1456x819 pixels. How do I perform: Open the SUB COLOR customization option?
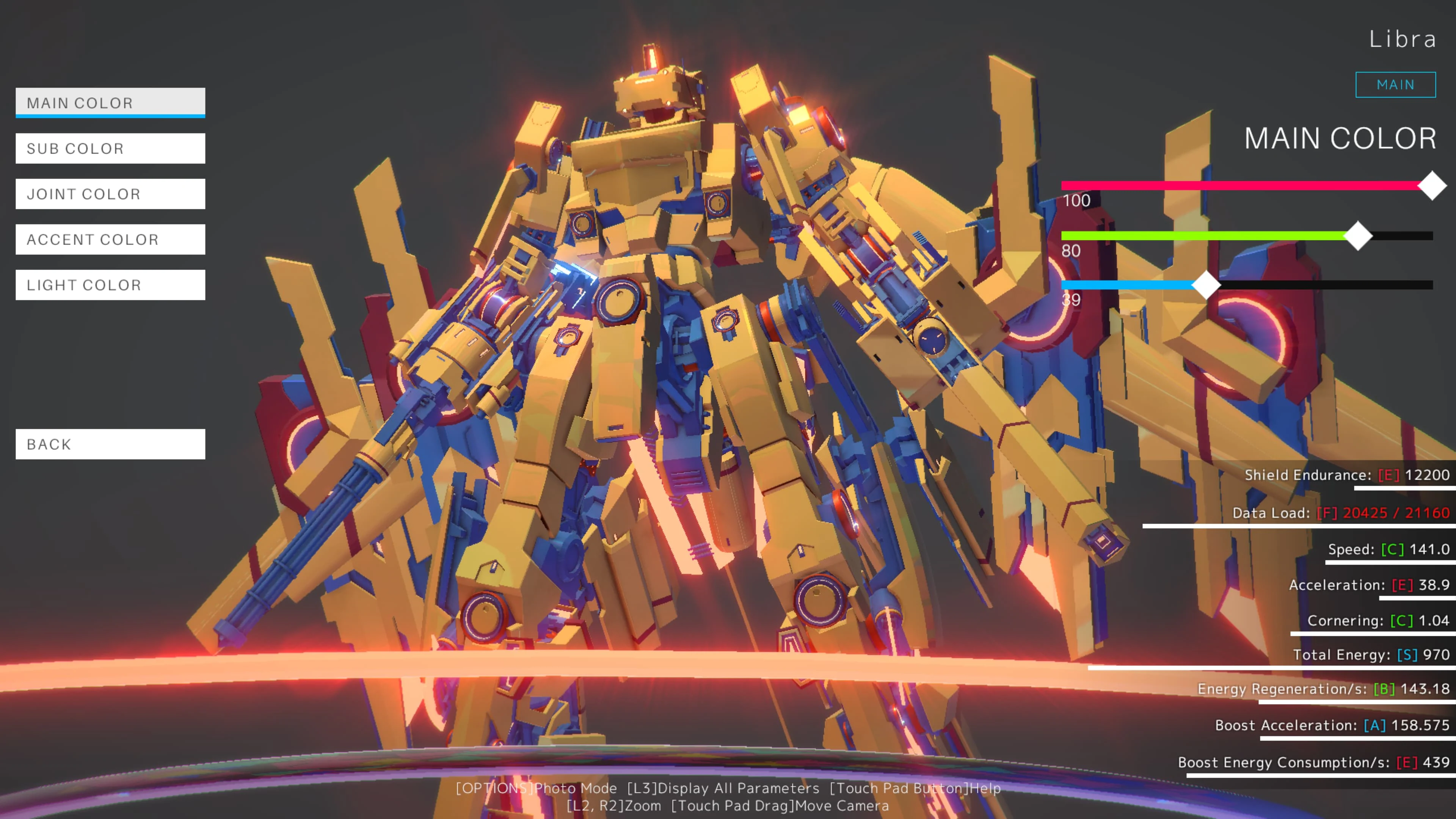click(x=110, y=148)
